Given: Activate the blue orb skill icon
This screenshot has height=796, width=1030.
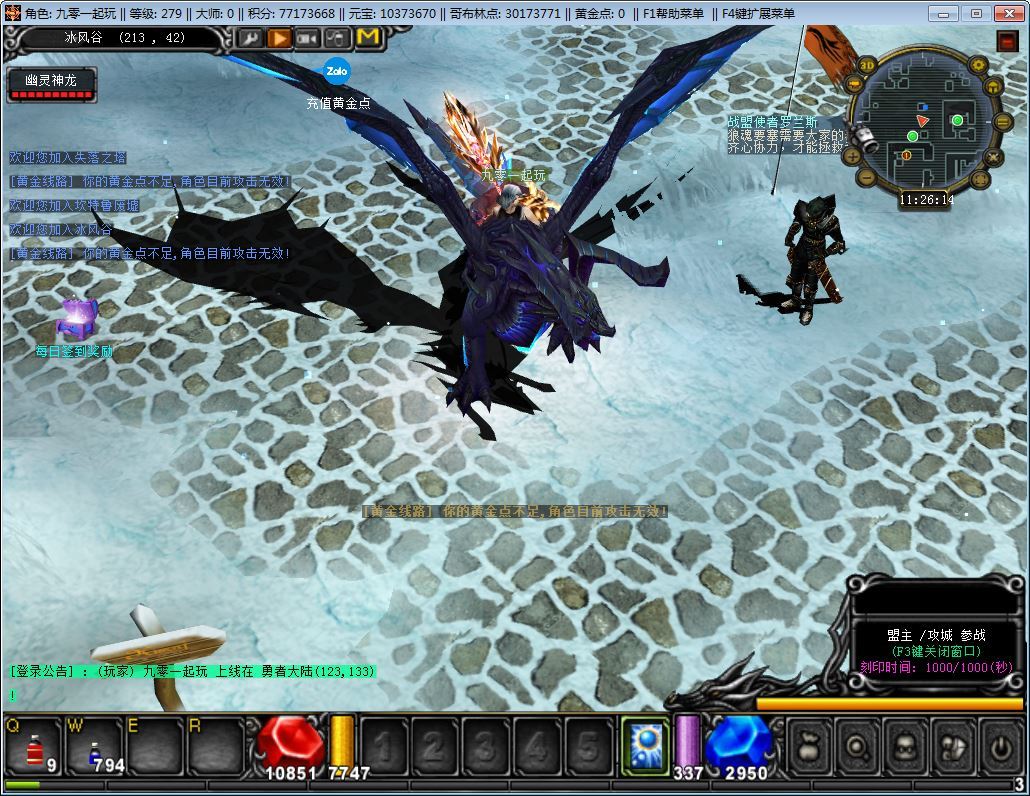Looking at the screenshot, I should [644, 745].
